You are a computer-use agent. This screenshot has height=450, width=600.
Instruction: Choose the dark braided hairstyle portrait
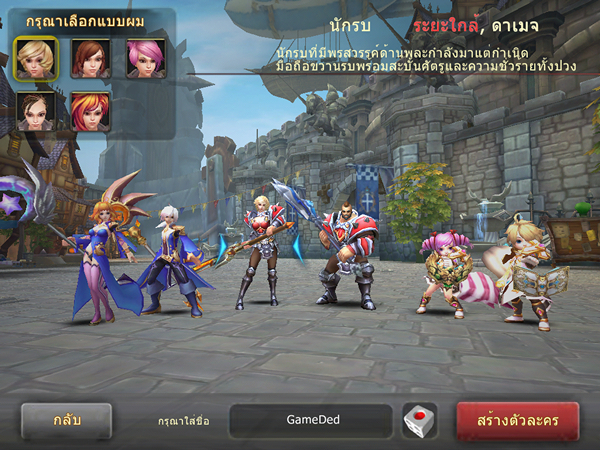(x=36, y=110)
